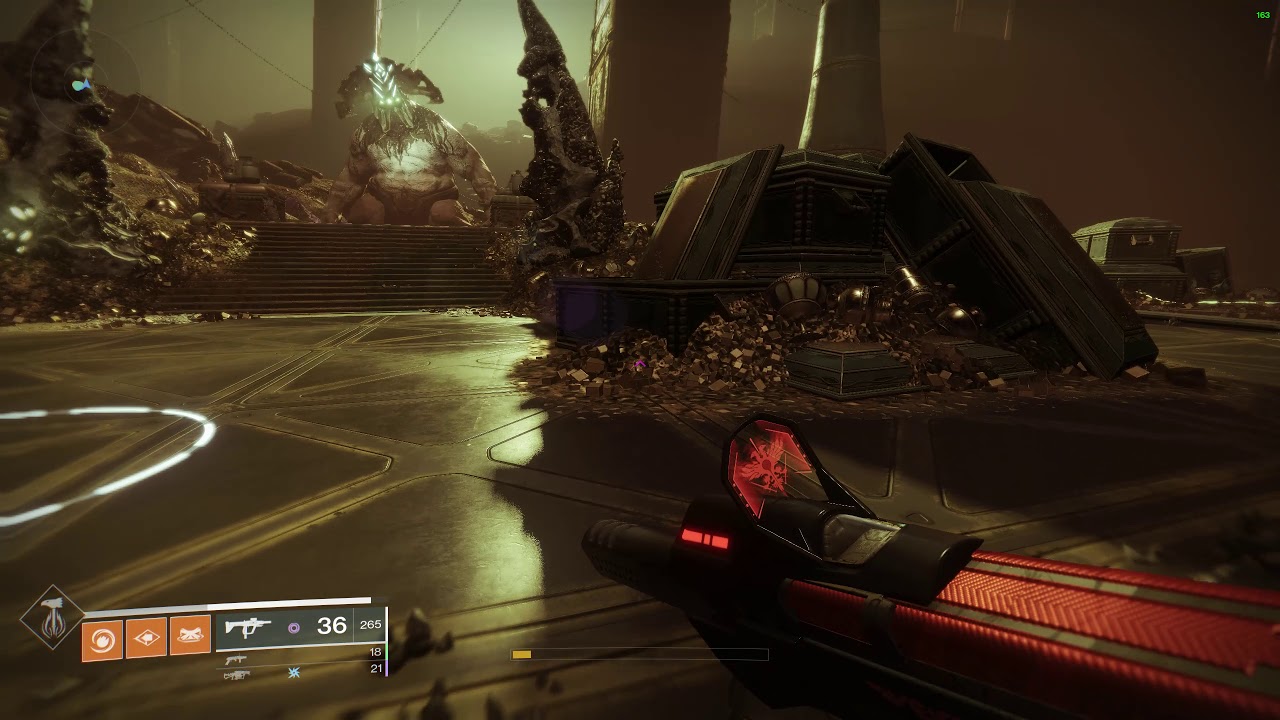1280x720 pixels.
Task: Activate the swirling fireball grenade ability
Action: click(102, 637)
